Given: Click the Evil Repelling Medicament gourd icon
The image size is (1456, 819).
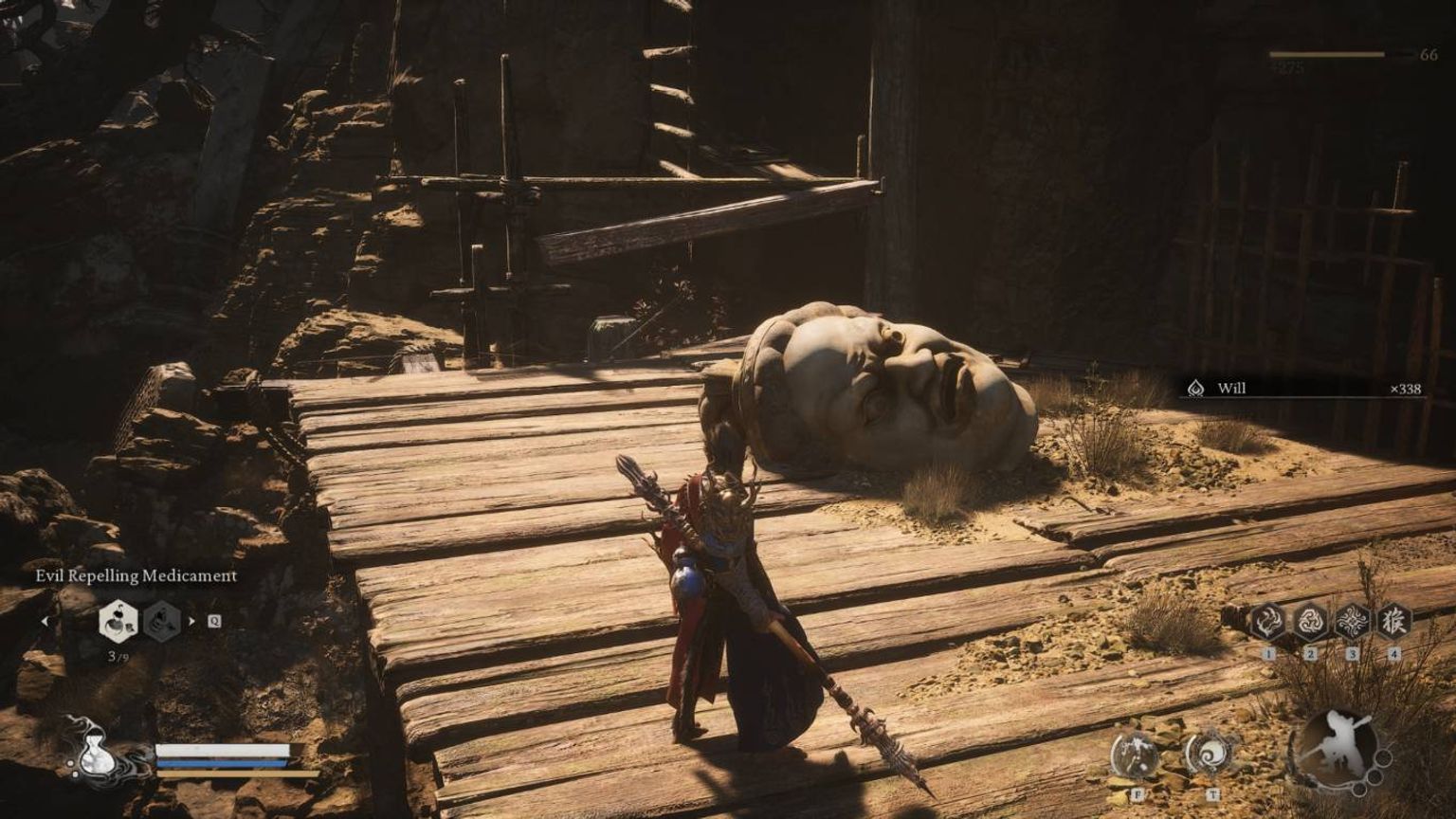Looking at the screenshot, I should pos(118,621).
